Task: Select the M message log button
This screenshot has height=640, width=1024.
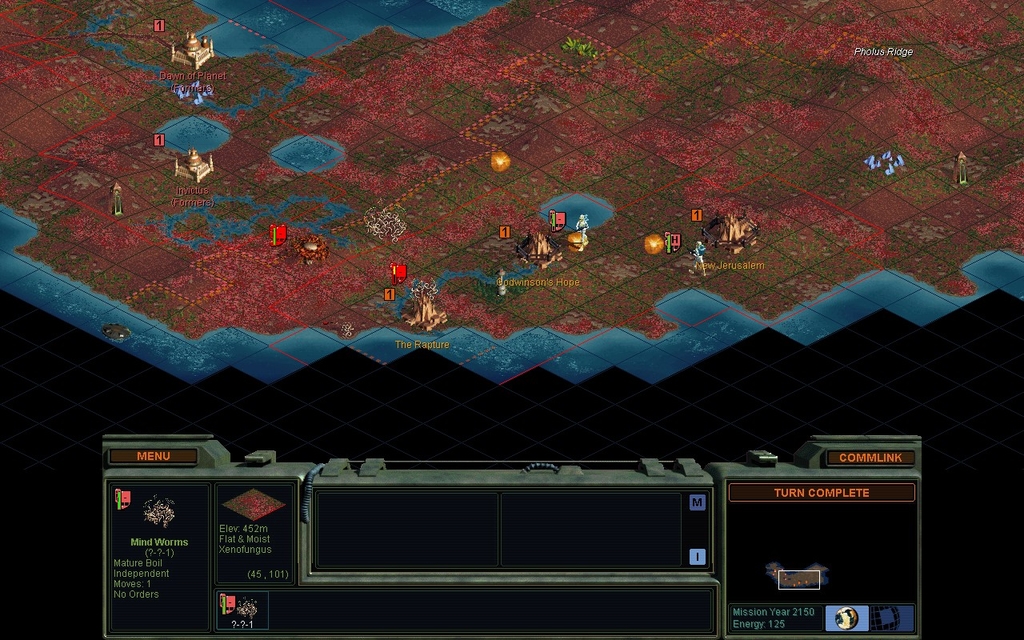Action: (697, 502)
